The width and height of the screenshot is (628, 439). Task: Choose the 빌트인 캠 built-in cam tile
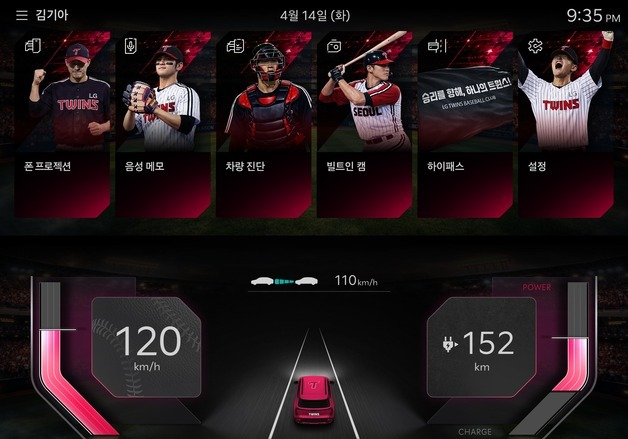tap(364, 125)
